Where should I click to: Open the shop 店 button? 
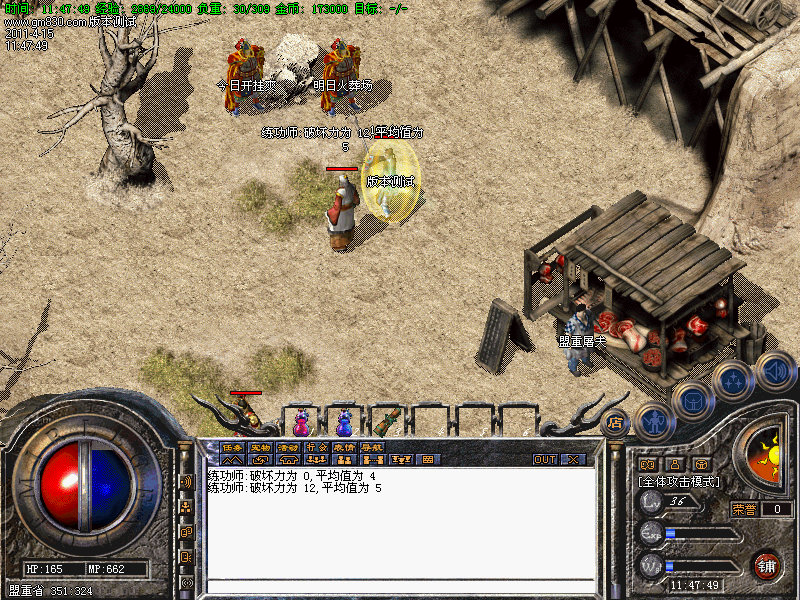pyautogui.click(x=616, y=421)
